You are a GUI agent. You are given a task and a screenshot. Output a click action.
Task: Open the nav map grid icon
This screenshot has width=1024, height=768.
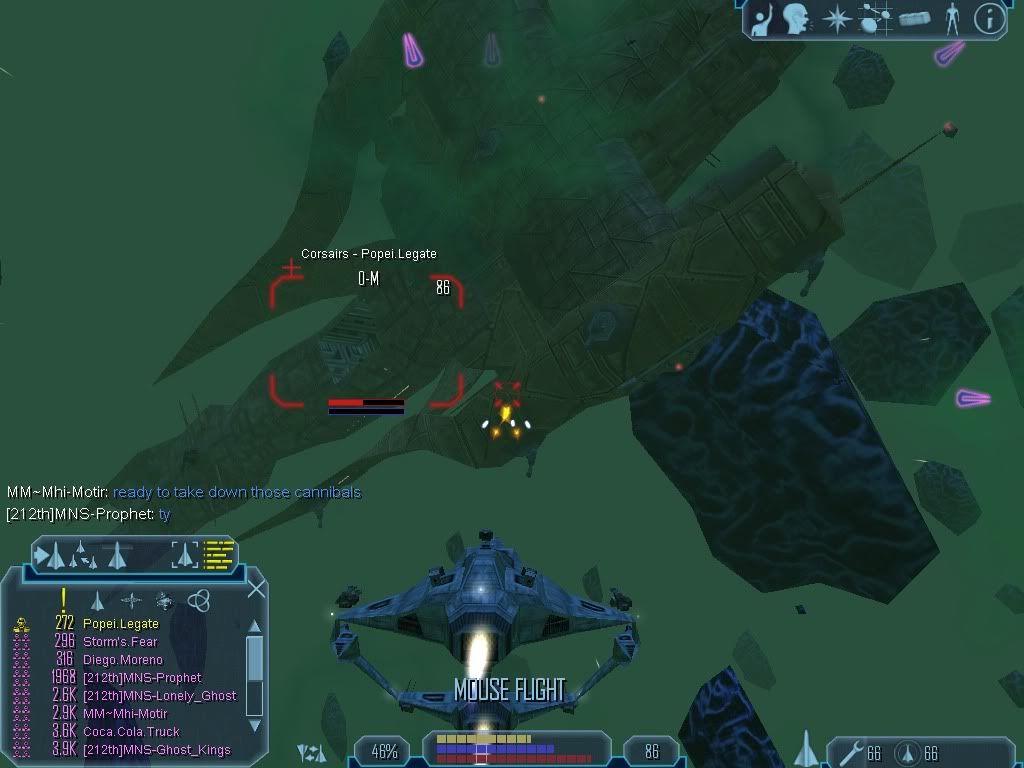pos(874,18)
